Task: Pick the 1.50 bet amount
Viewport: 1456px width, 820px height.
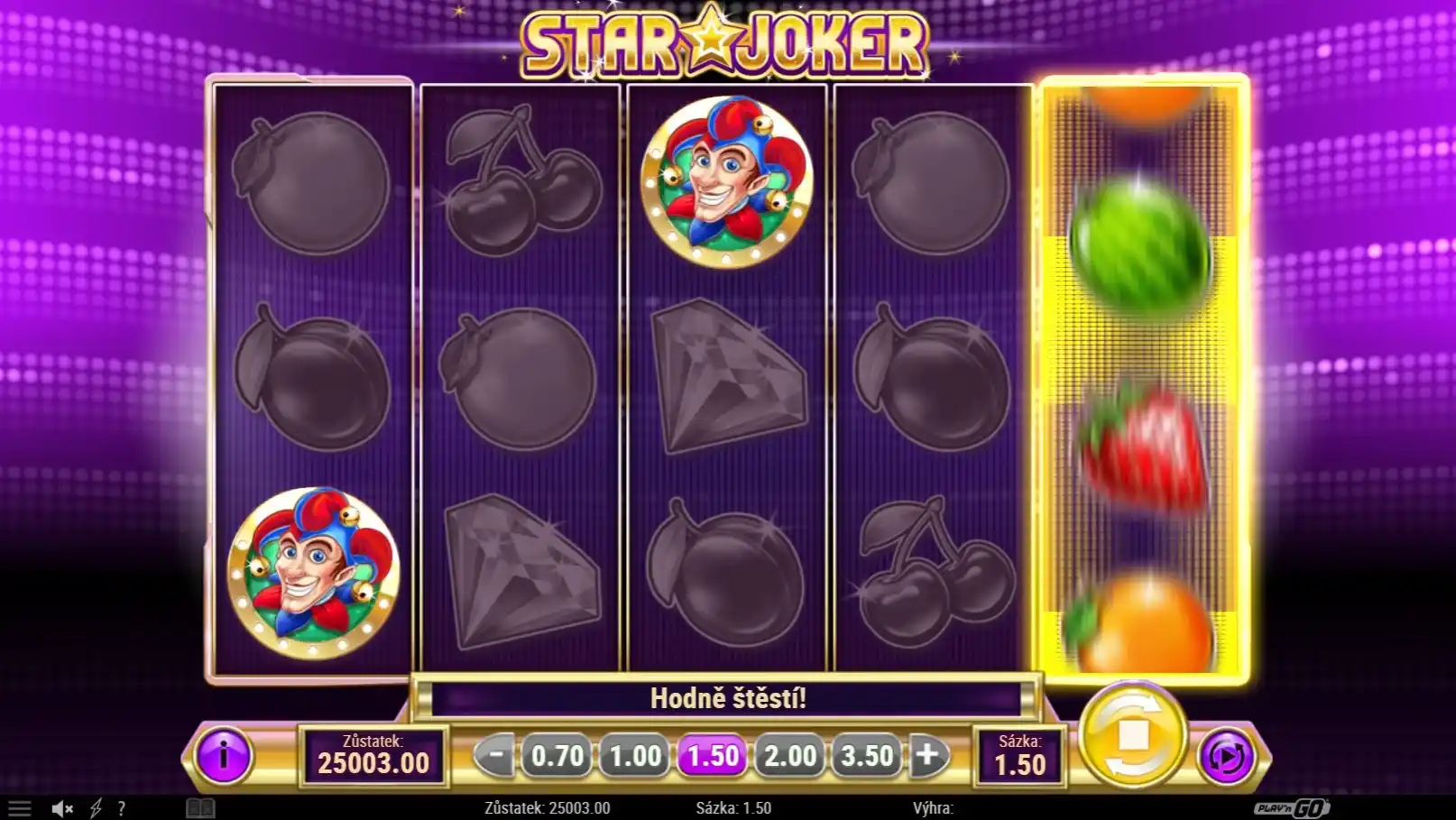Action: pyautogui.click(x=713, y=755)
